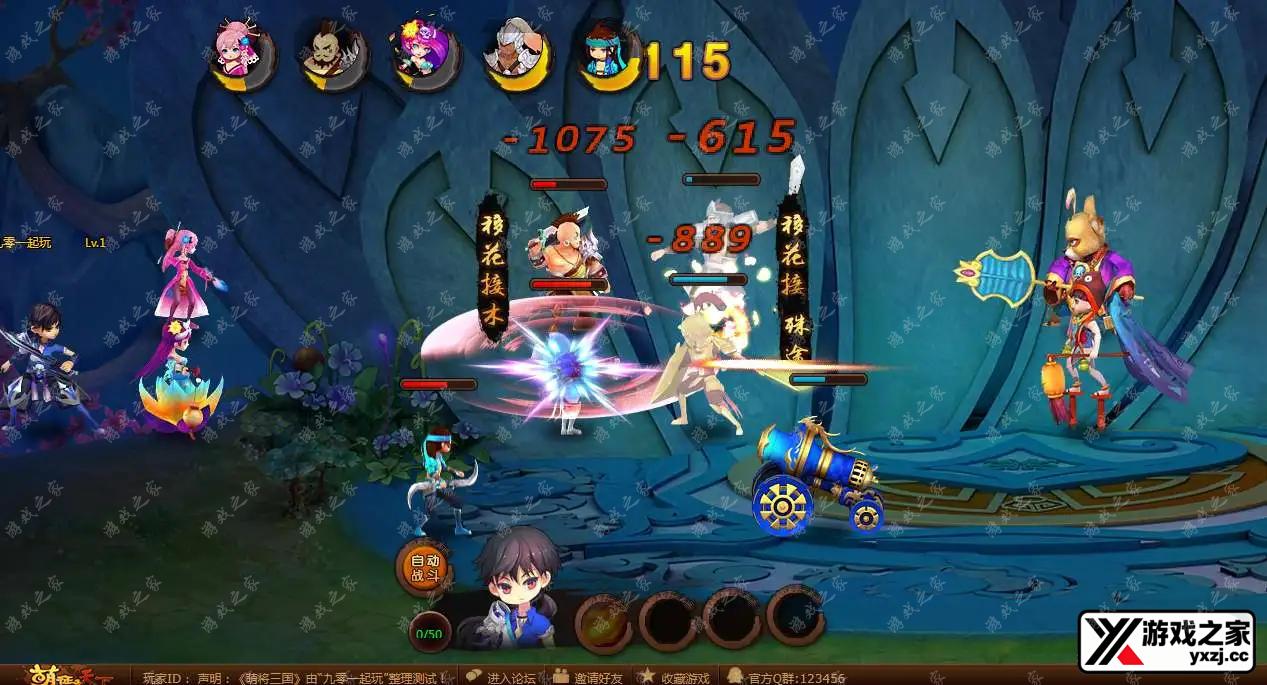Screen dimensions: 1267x685
Task: Toggle the 自动战斗 auto-battle button
Action: [425, 568]
